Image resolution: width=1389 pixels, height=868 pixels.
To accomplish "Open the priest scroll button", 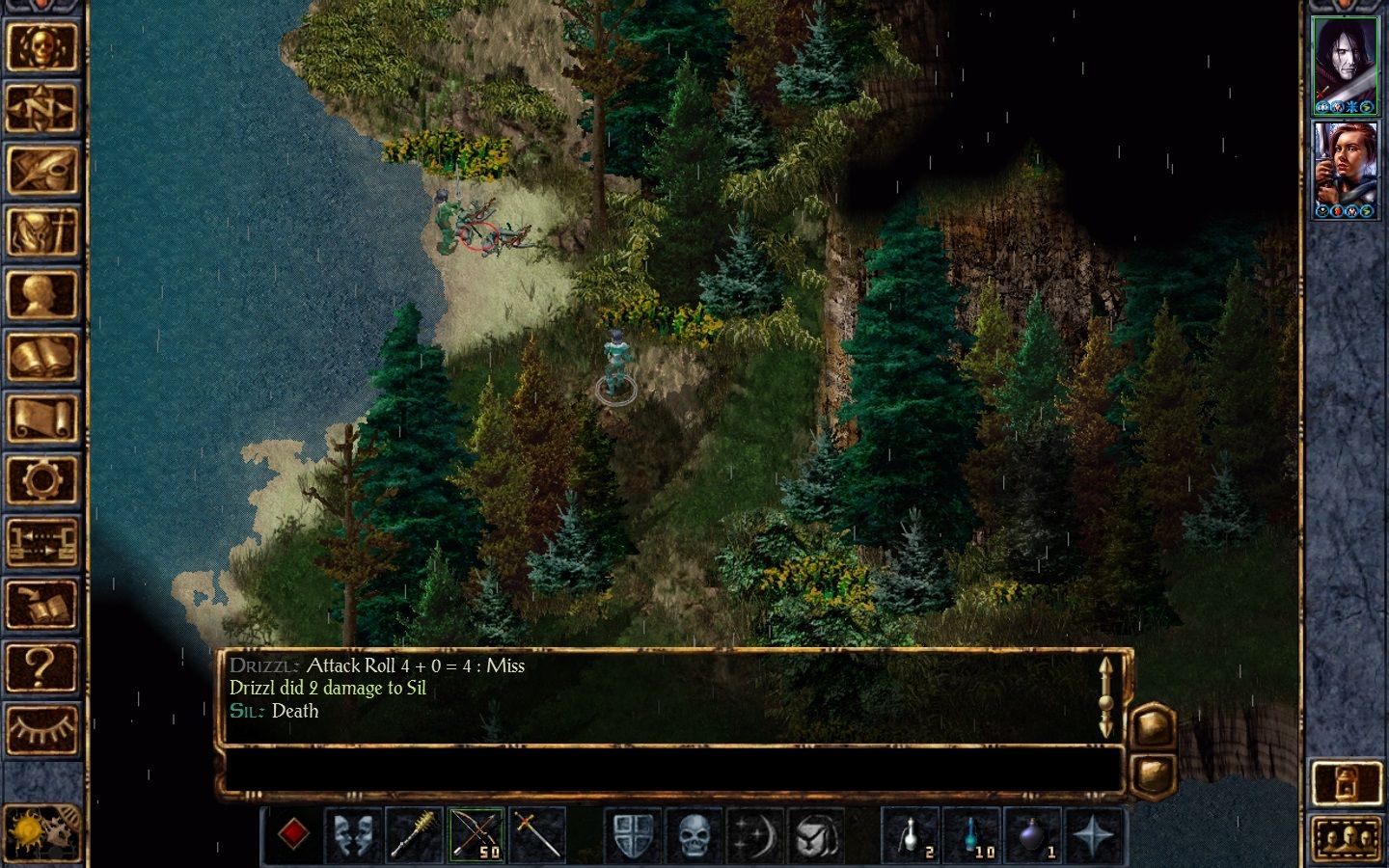I will tap(41, 420).
